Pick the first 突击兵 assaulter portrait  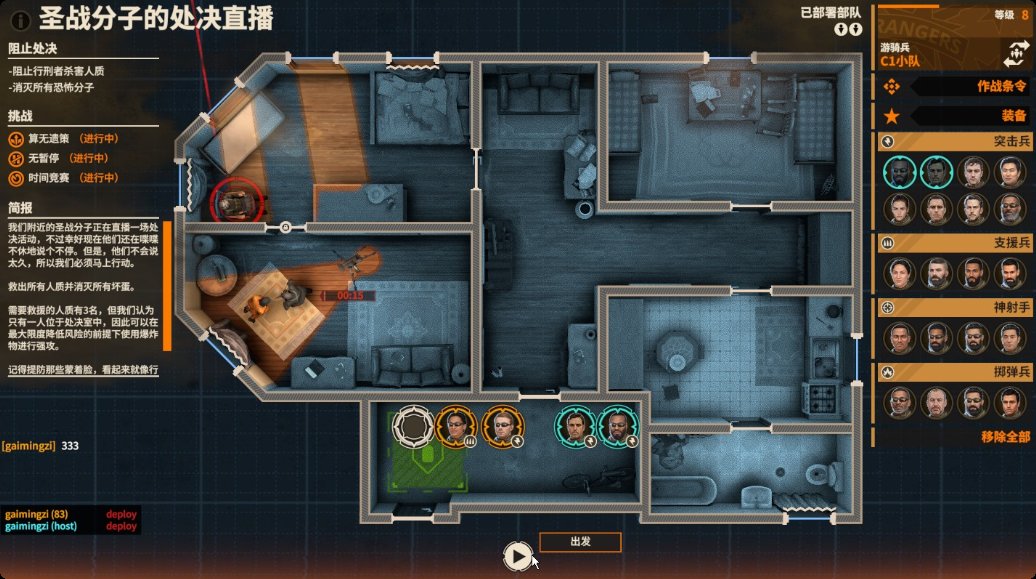(901, 173)
